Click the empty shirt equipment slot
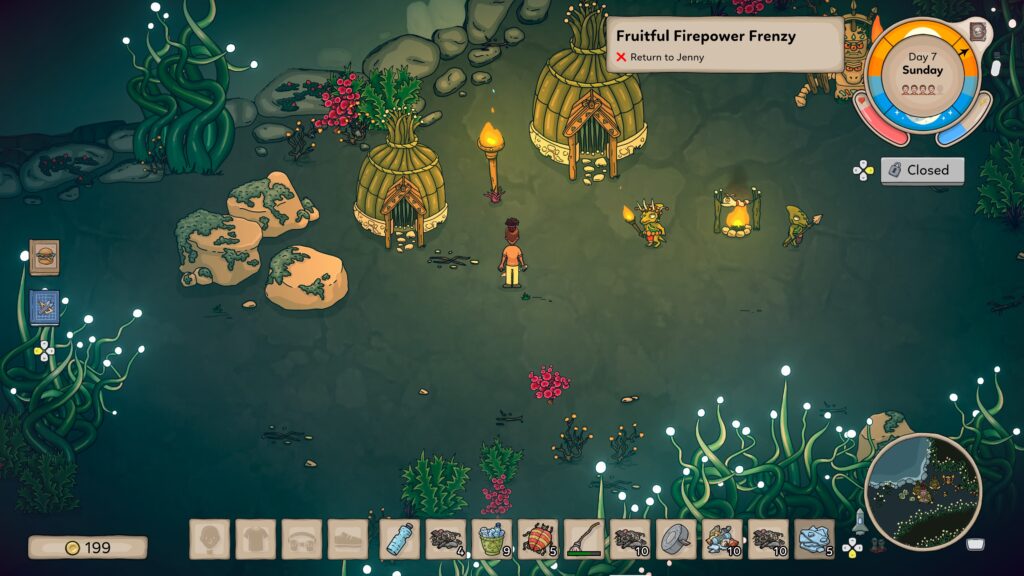Image resolution: width=1024 pixels, height=576 pixels. tap(256, 539)
